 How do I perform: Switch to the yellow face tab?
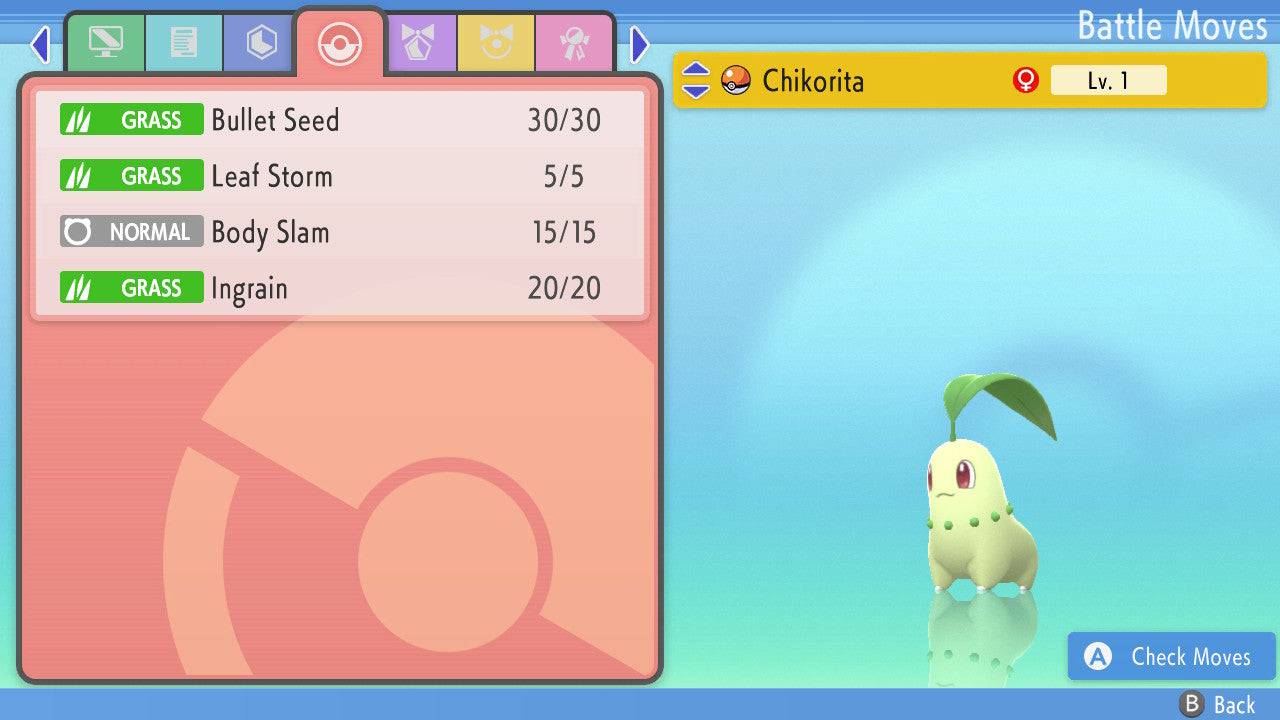495,43
